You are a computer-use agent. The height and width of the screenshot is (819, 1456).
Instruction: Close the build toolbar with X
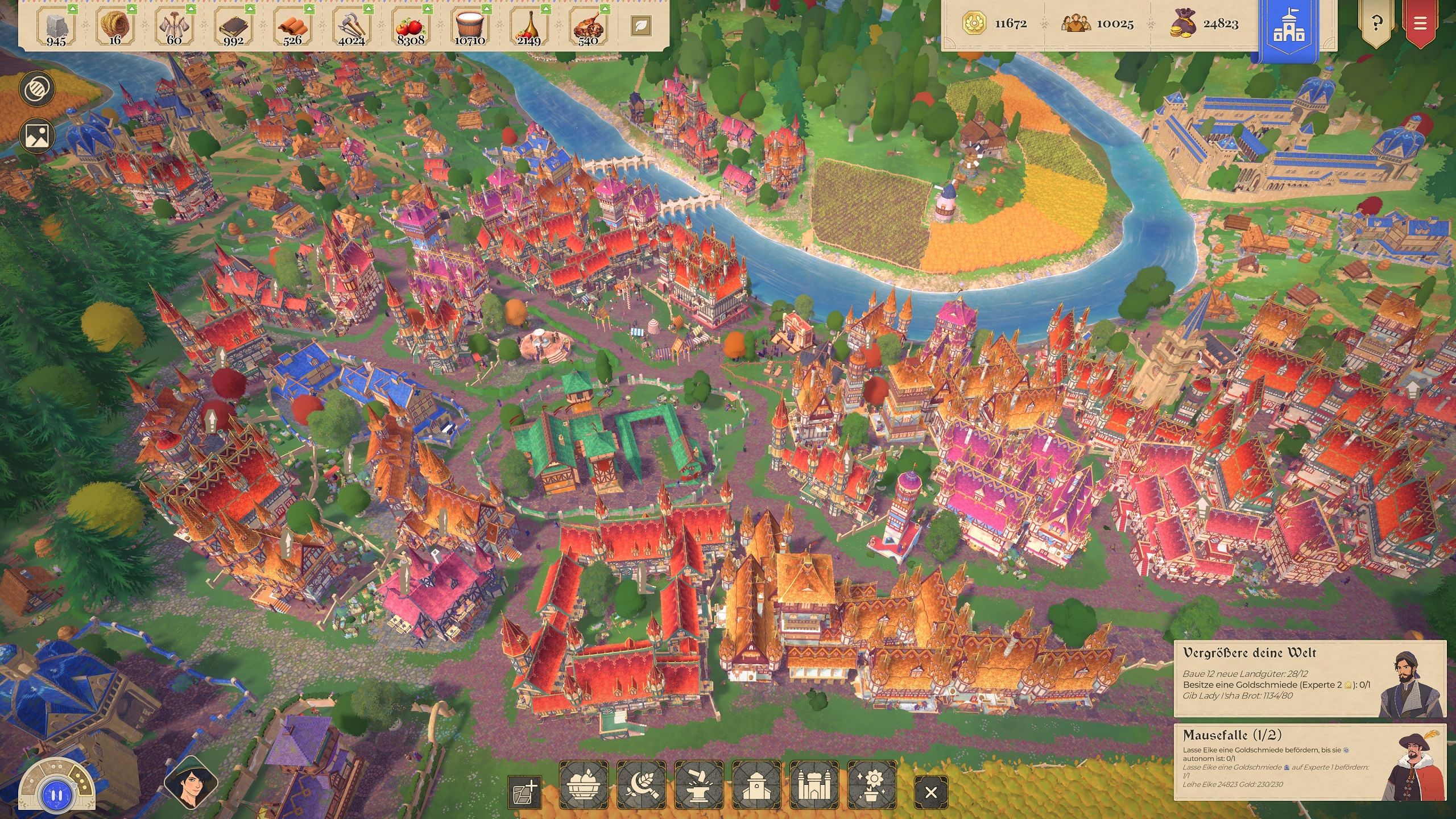(931, 792)
